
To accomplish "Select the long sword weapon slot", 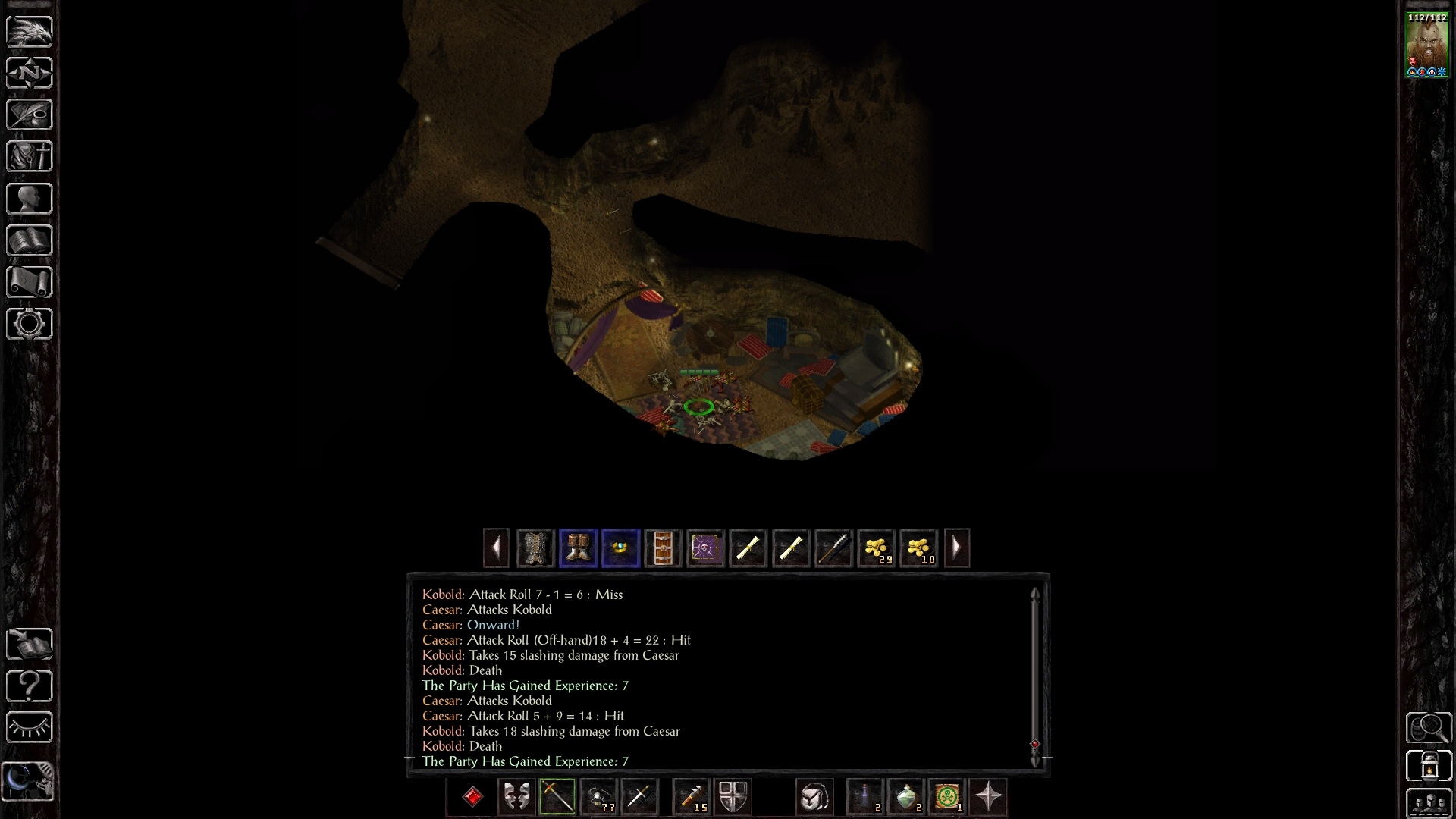I will (557, 797).
